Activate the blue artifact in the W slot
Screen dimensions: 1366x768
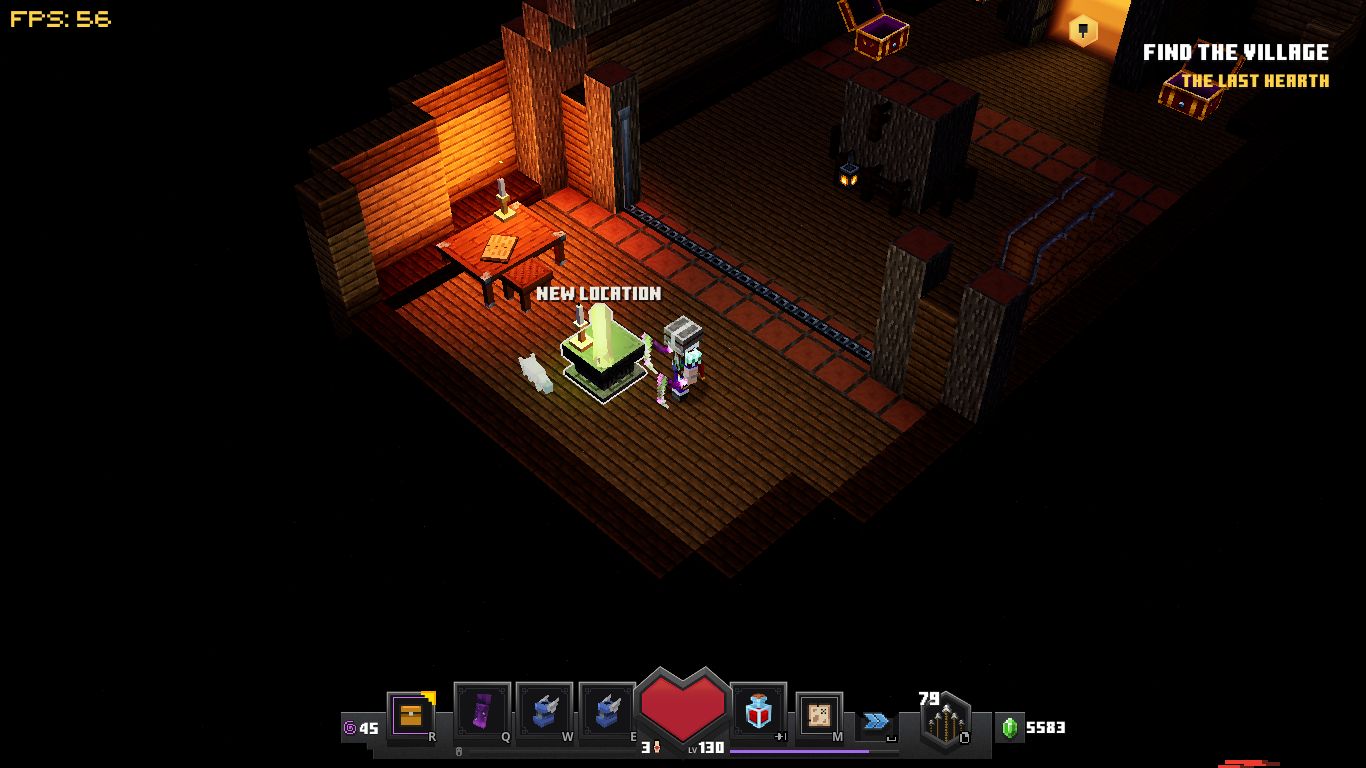[x=544, y=710]
